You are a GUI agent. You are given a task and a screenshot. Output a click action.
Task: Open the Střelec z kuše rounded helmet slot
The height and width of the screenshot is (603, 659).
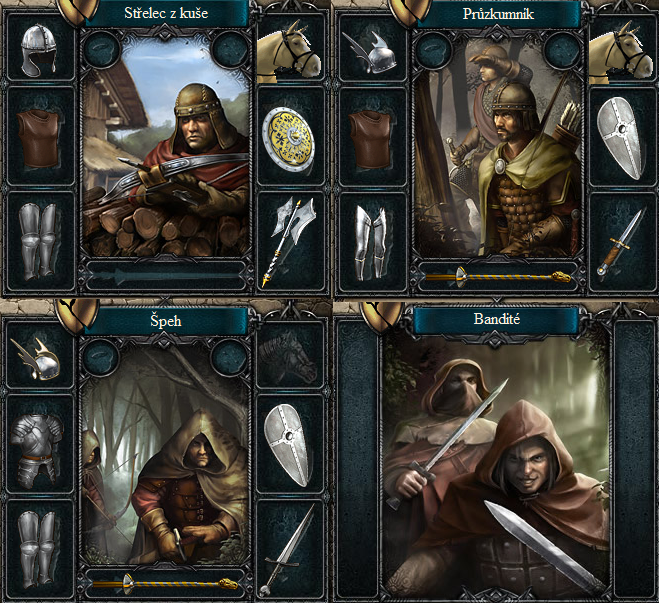coord(41,50)
